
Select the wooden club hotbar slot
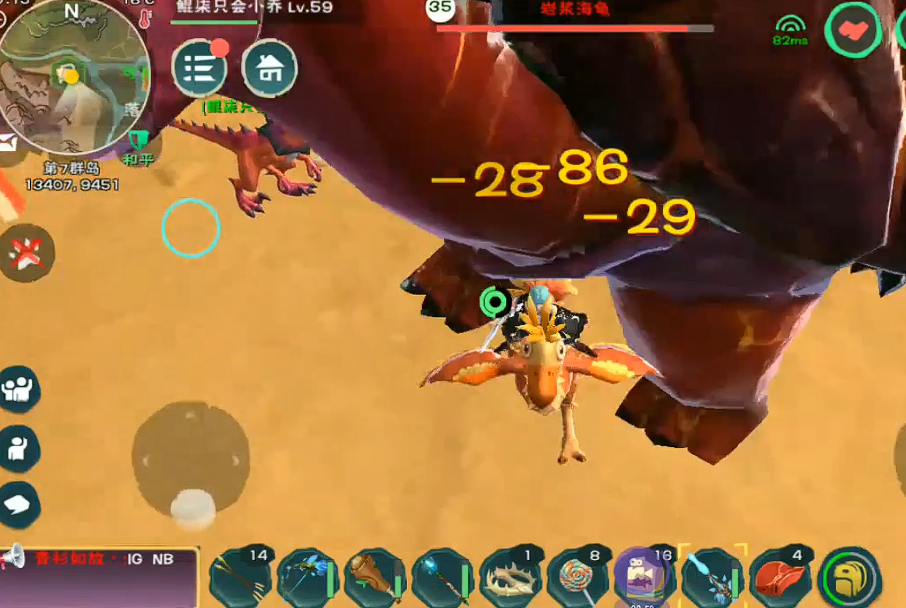[374, 577]
